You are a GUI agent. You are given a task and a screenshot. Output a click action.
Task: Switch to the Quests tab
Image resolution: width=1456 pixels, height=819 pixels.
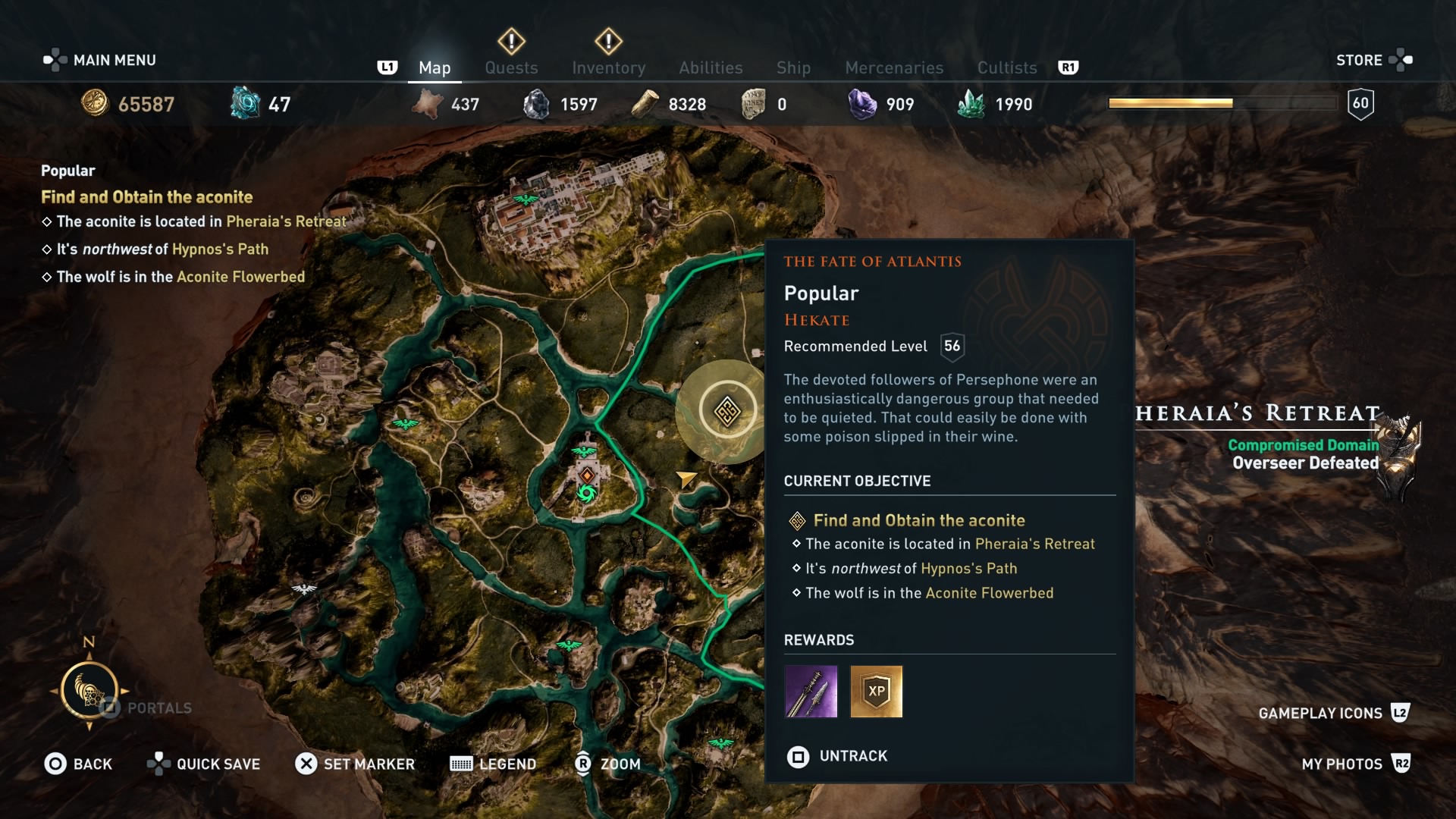click(x=511, y=67)
